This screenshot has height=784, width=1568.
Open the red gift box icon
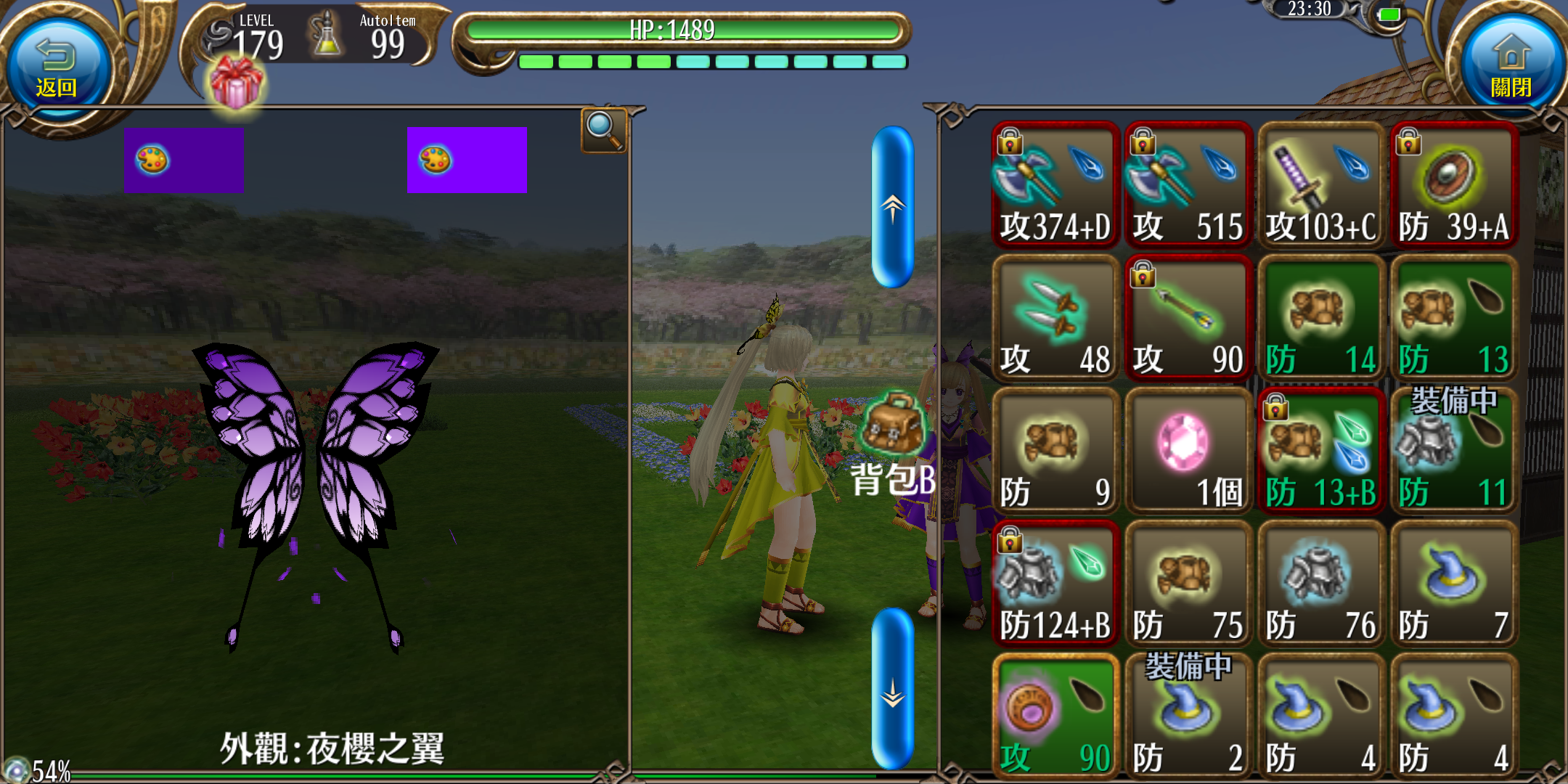coord(236,83)
